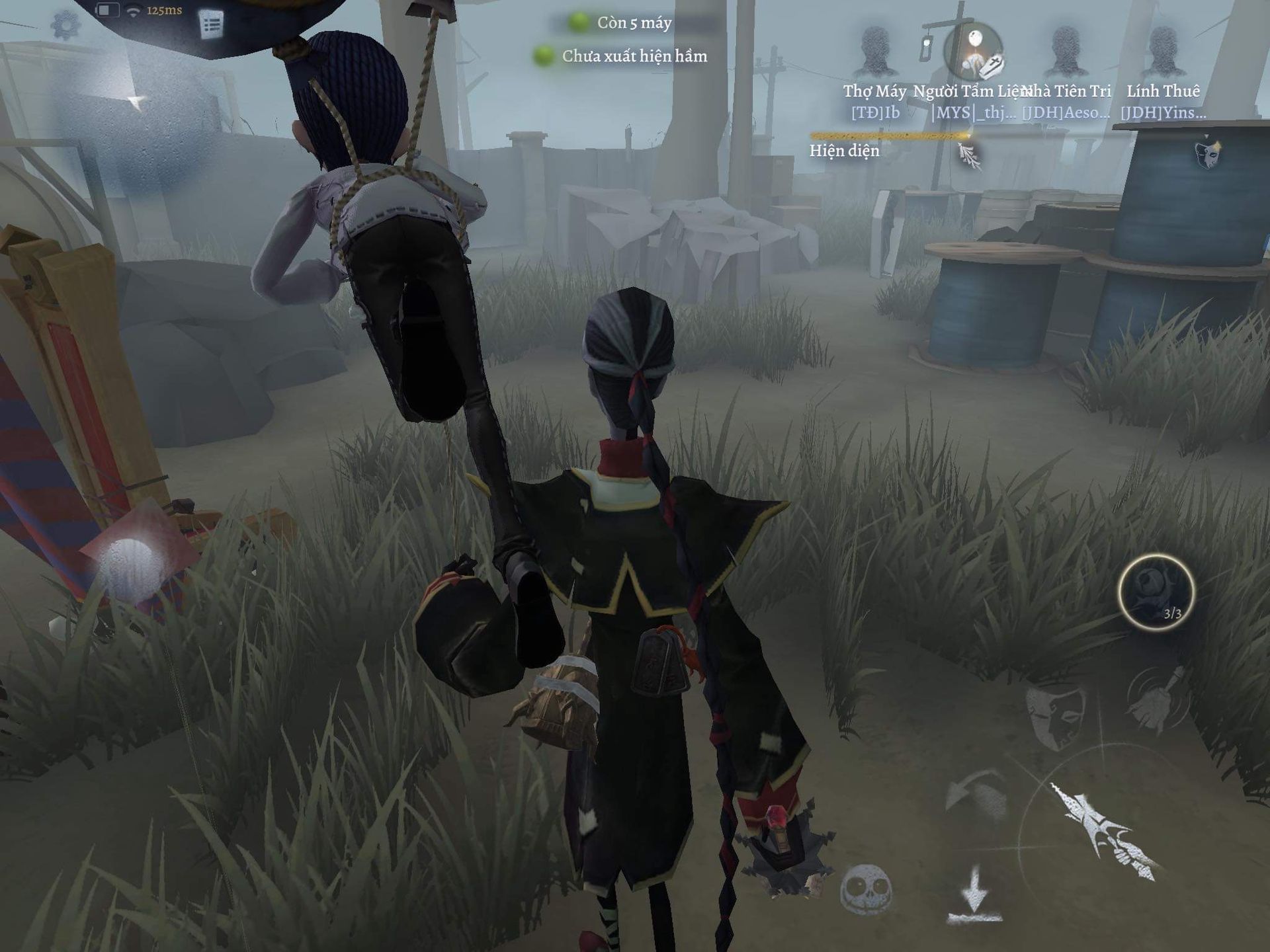Select the Nhà Tiên Tri survivor portrait
The width and height of the screenshot is (1270, 952).
pos(1066,53)
